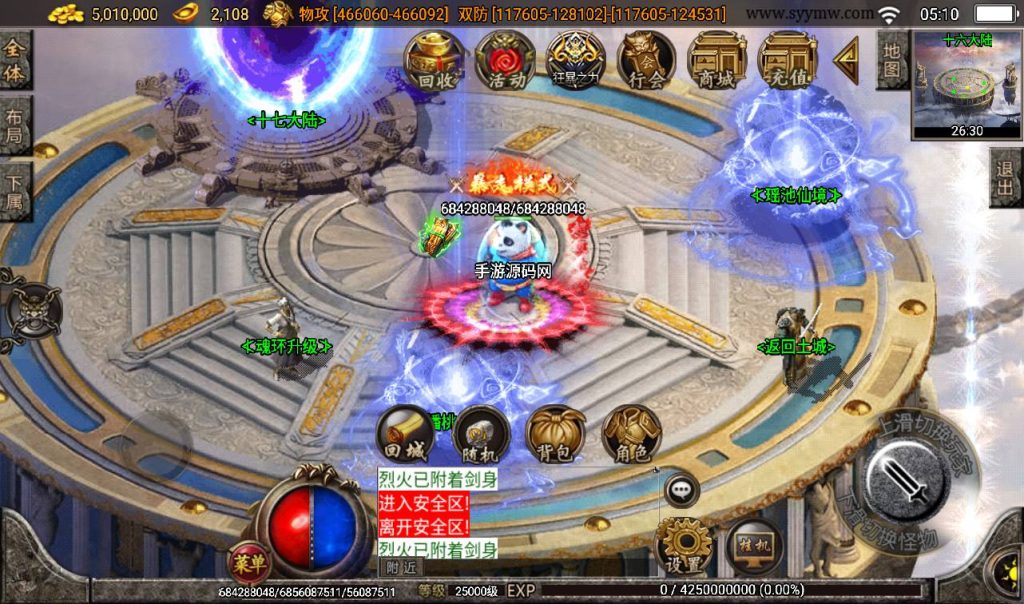1024x604 pixels.
Task: Select the 全体 side tab
Action: point(15,60)
